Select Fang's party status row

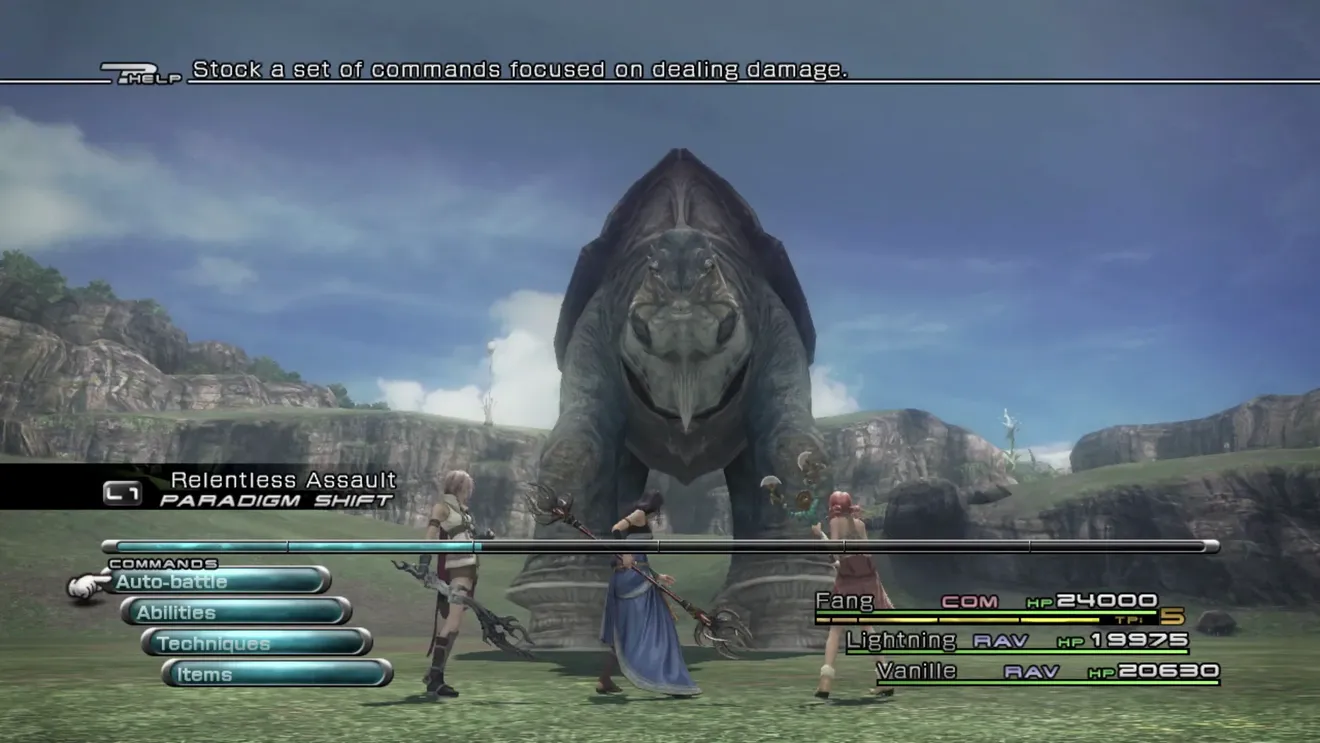click(986, 604)
